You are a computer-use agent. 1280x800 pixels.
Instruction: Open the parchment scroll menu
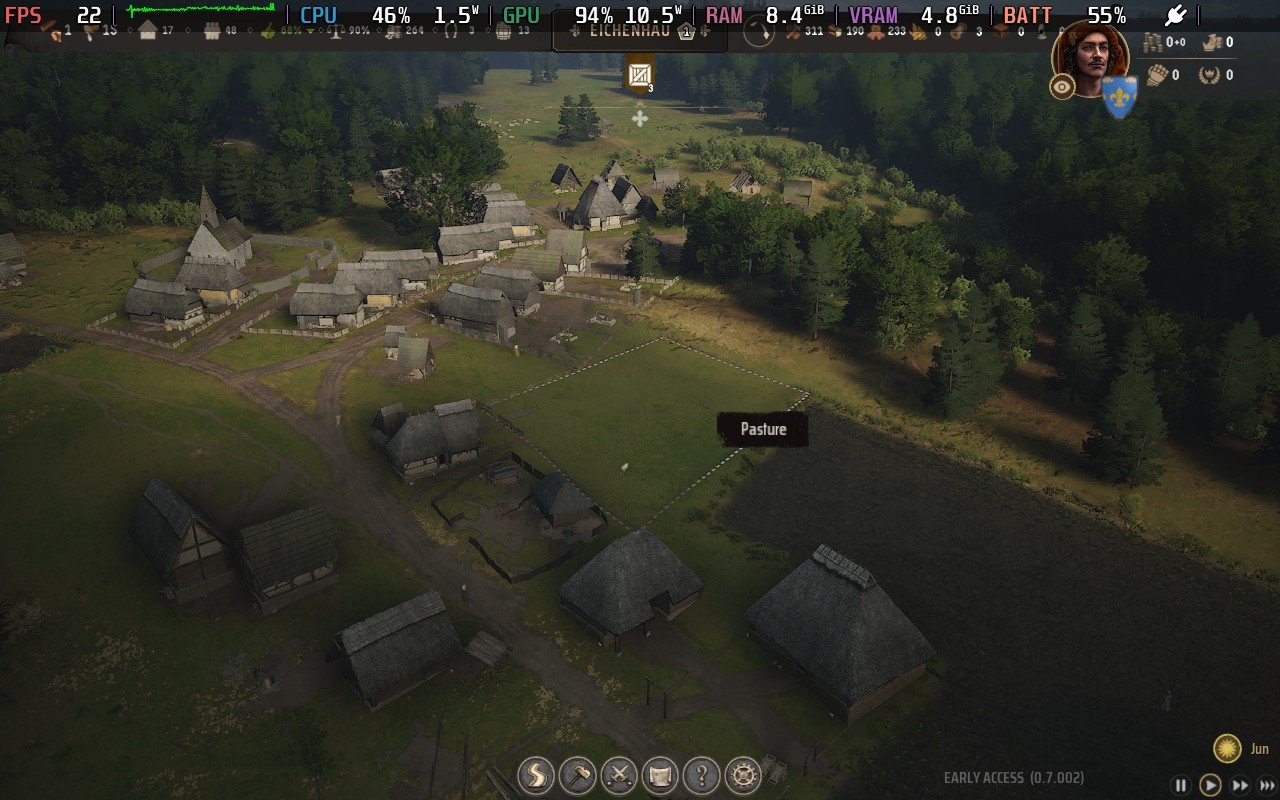(x=660, y=774)
